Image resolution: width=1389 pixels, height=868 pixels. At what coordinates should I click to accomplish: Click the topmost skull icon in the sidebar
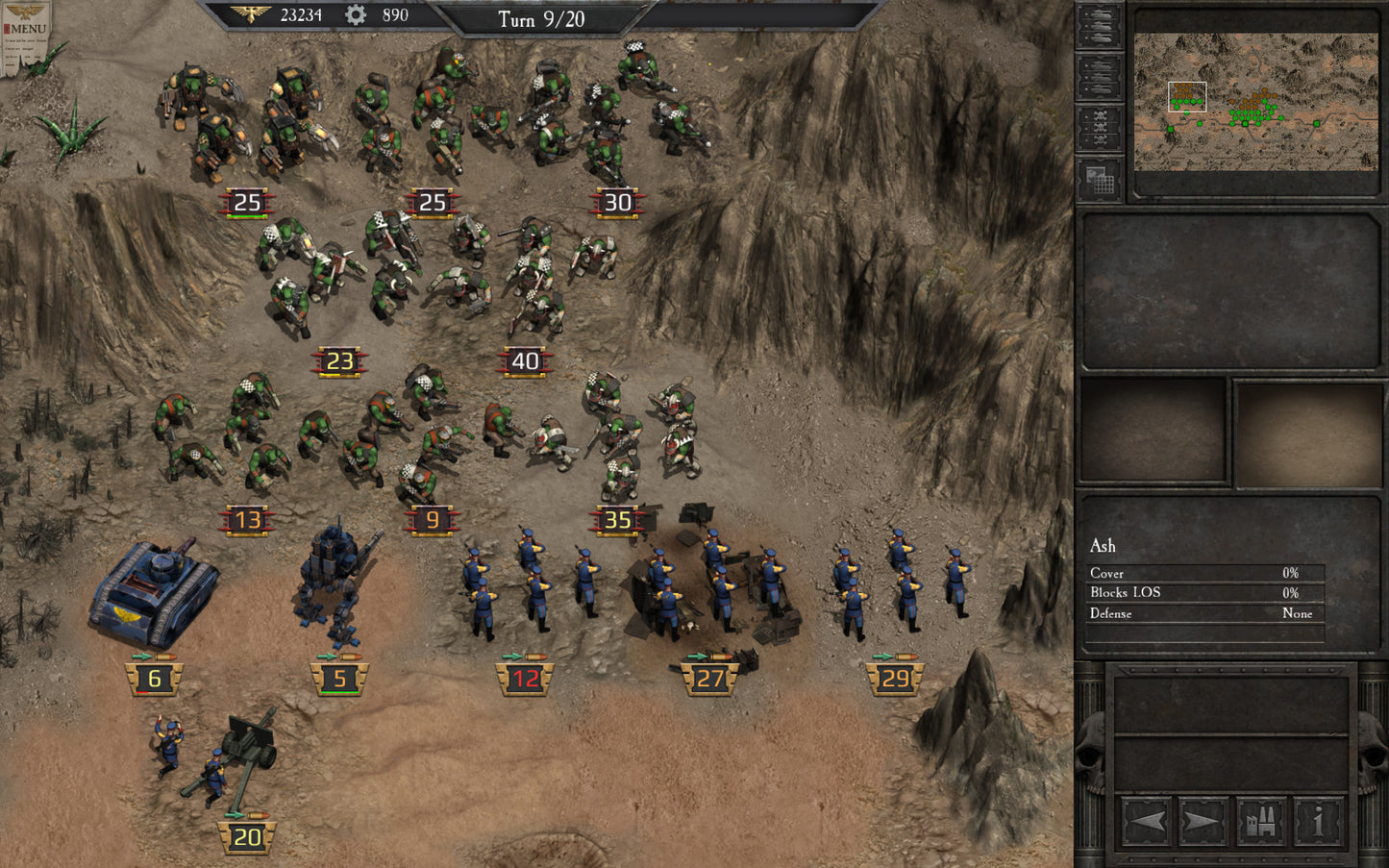click(x=1102, y=116)
